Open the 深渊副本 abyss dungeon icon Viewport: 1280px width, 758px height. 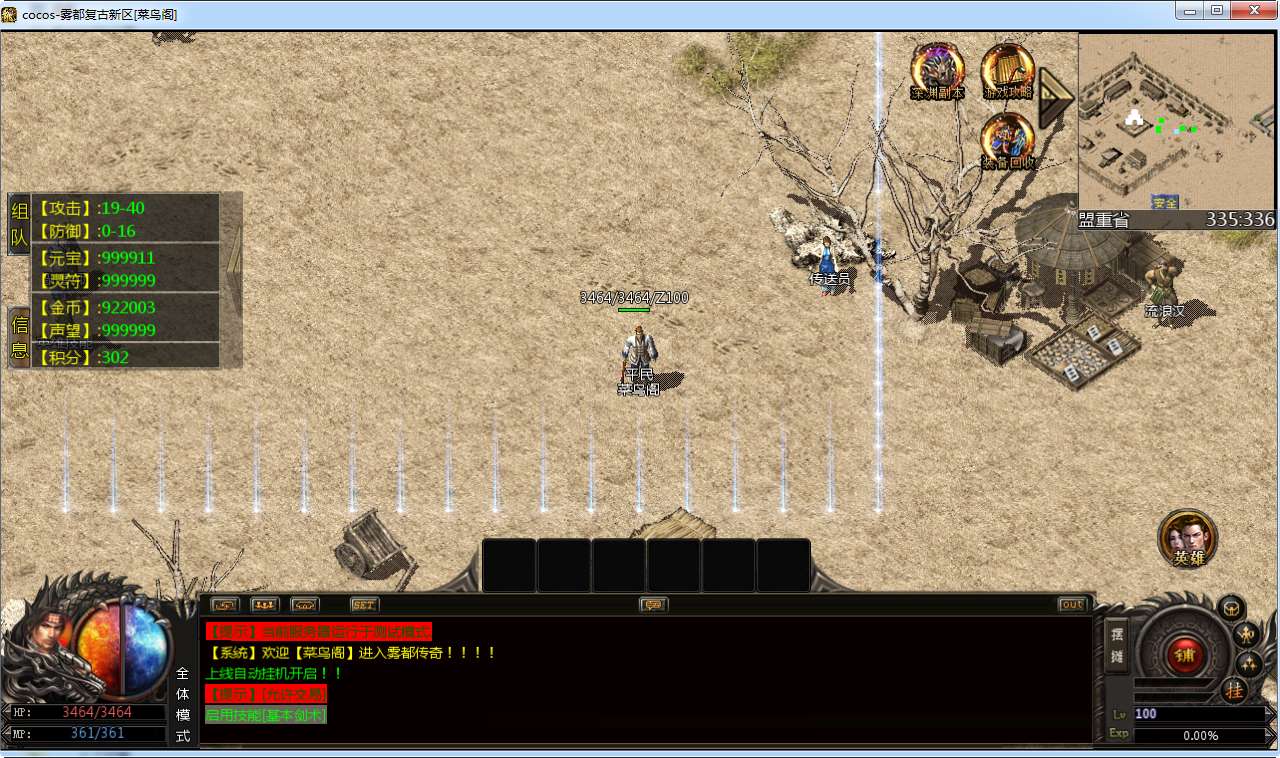937,72
